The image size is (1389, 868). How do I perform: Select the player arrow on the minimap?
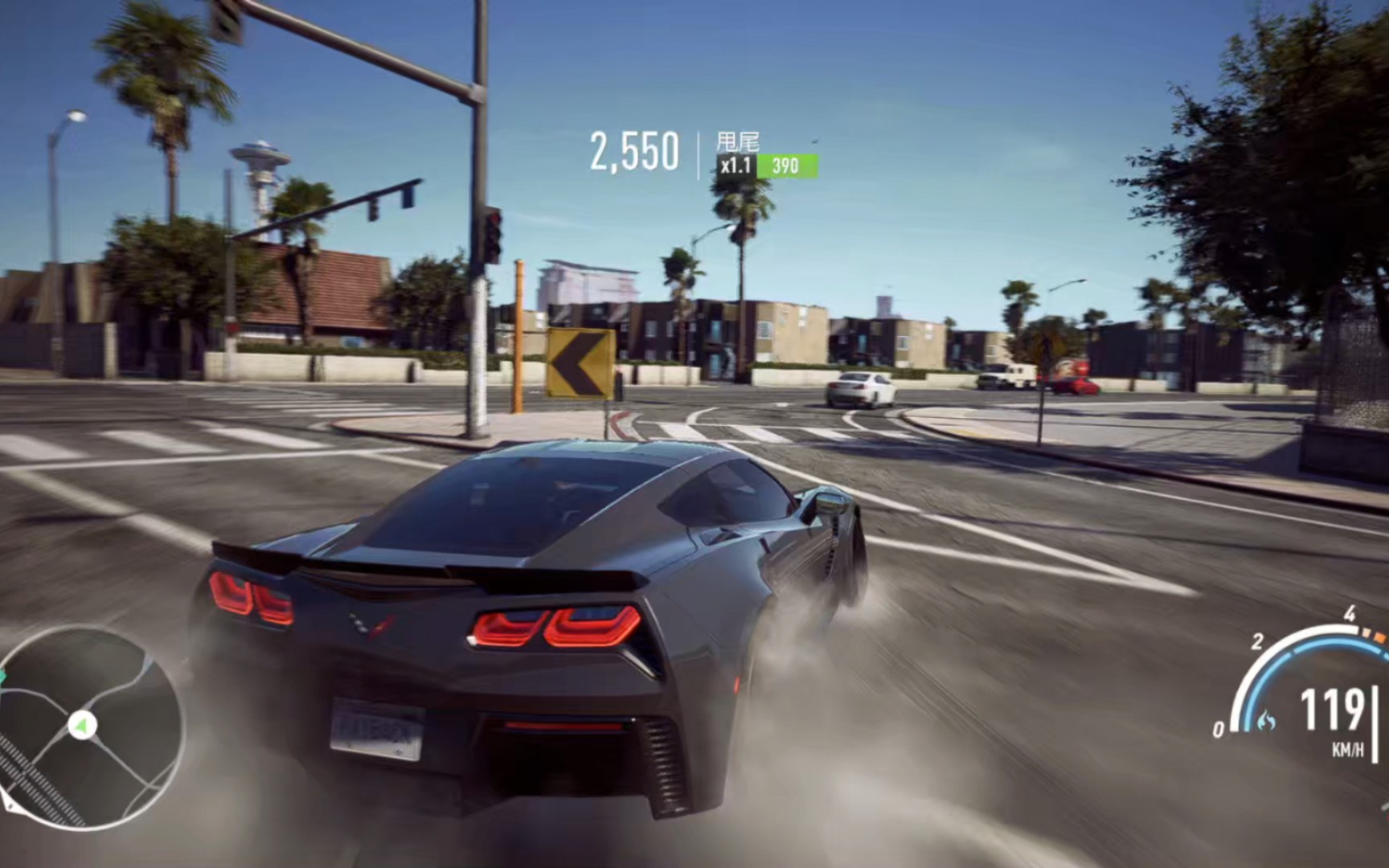[x=84, y=726]
